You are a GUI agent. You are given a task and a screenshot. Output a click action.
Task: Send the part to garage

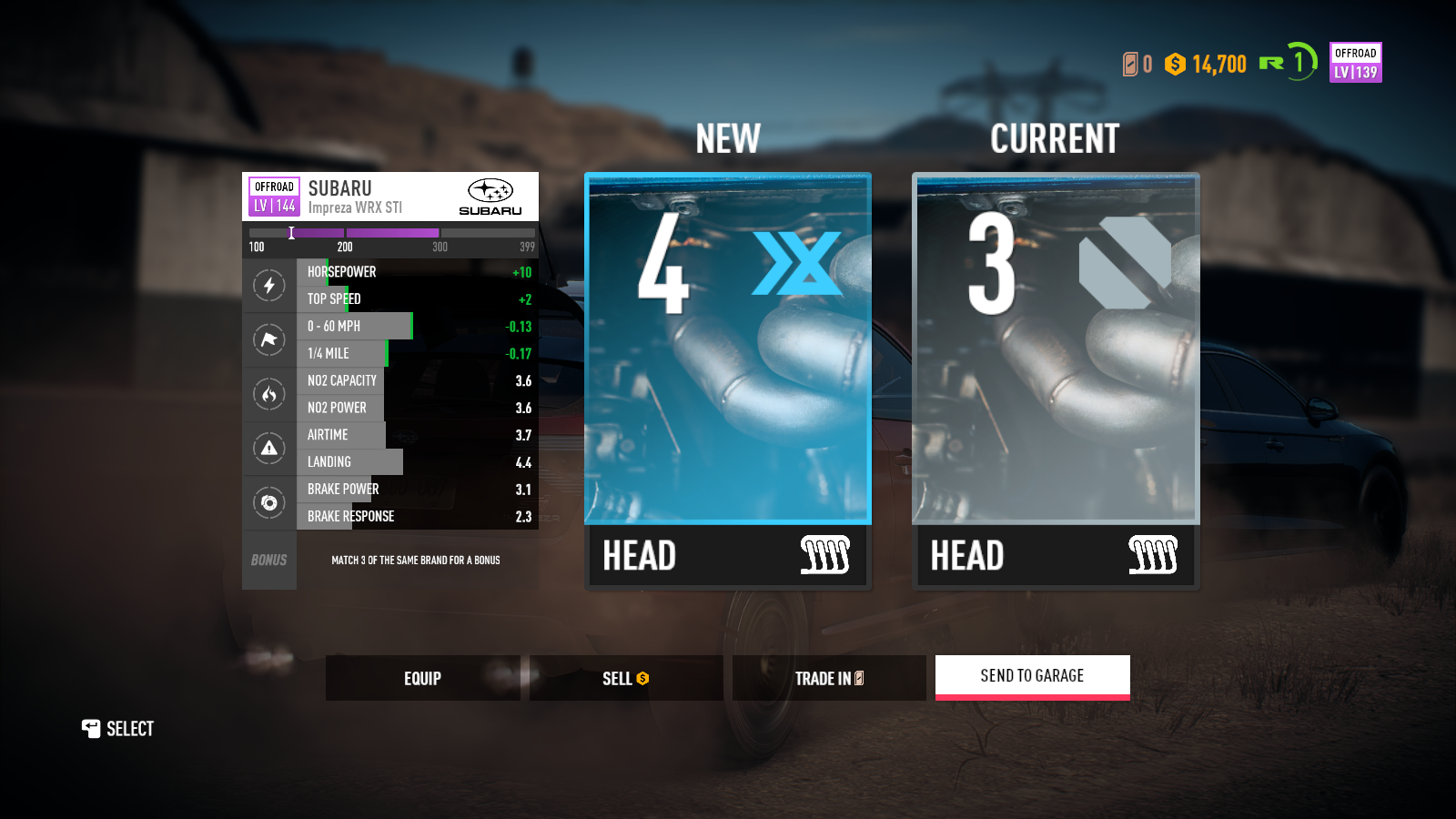tap(1032, 676)
